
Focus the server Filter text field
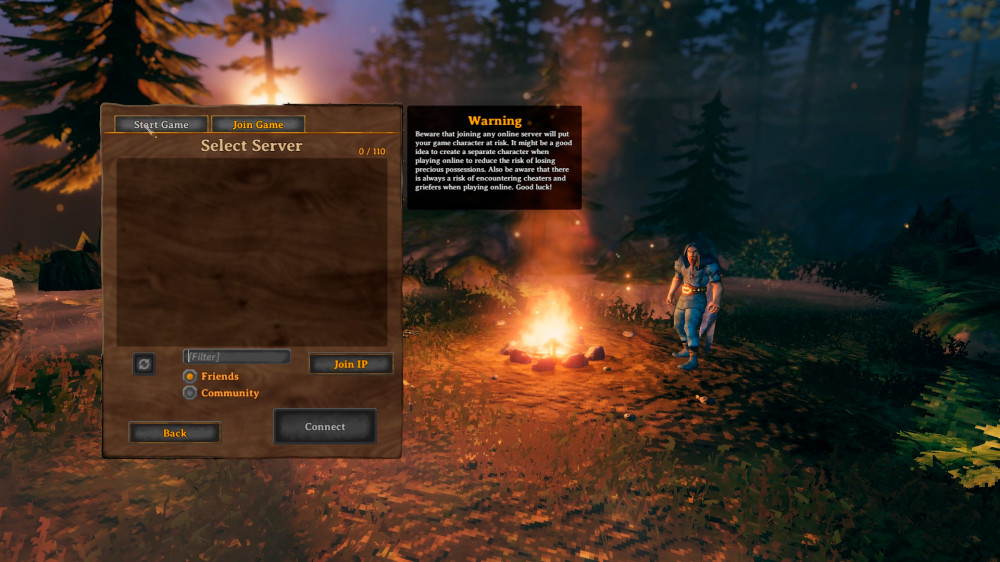[x=237, y=357]
